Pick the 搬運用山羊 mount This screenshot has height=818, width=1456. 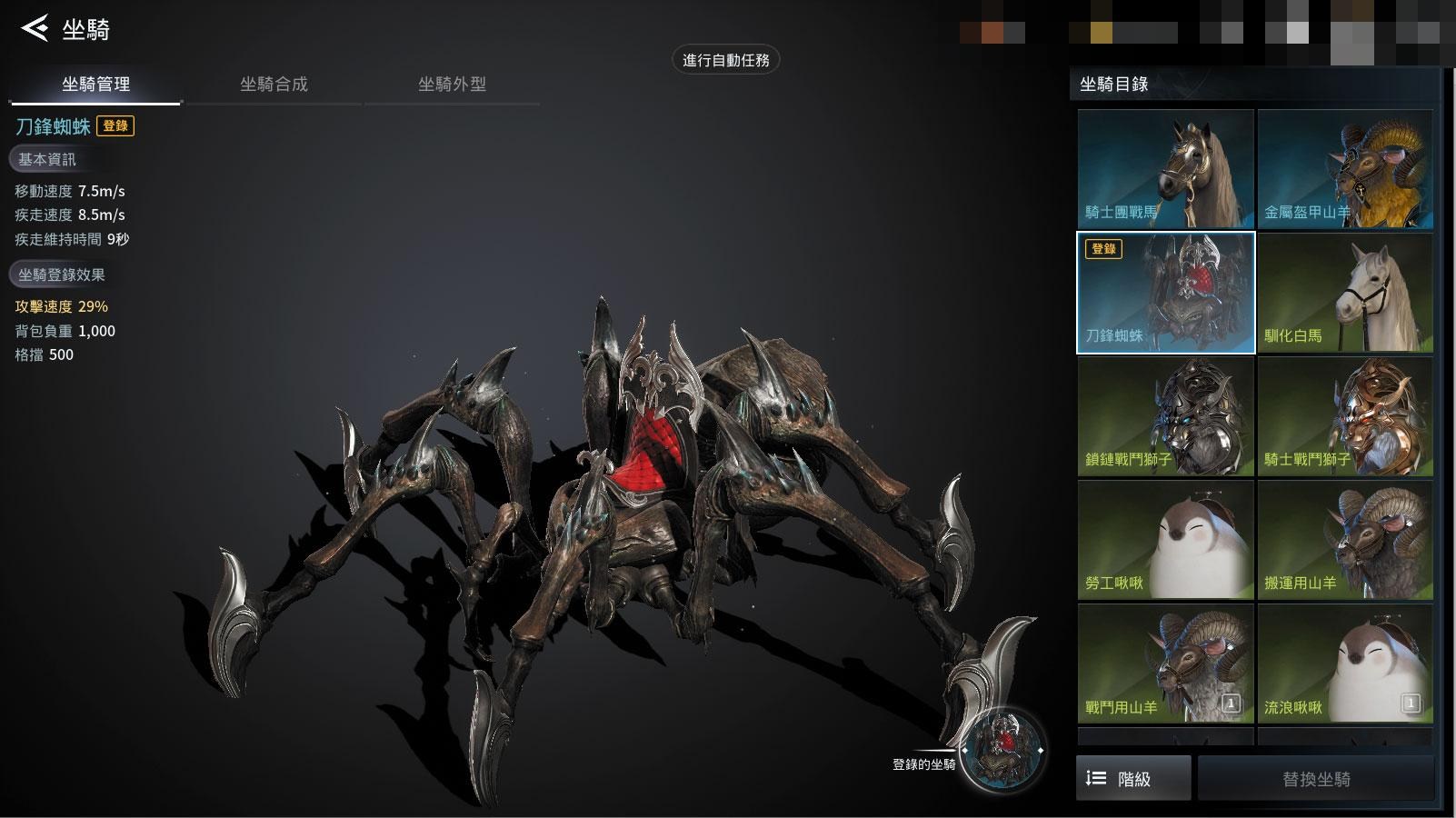coord(1345,540)
